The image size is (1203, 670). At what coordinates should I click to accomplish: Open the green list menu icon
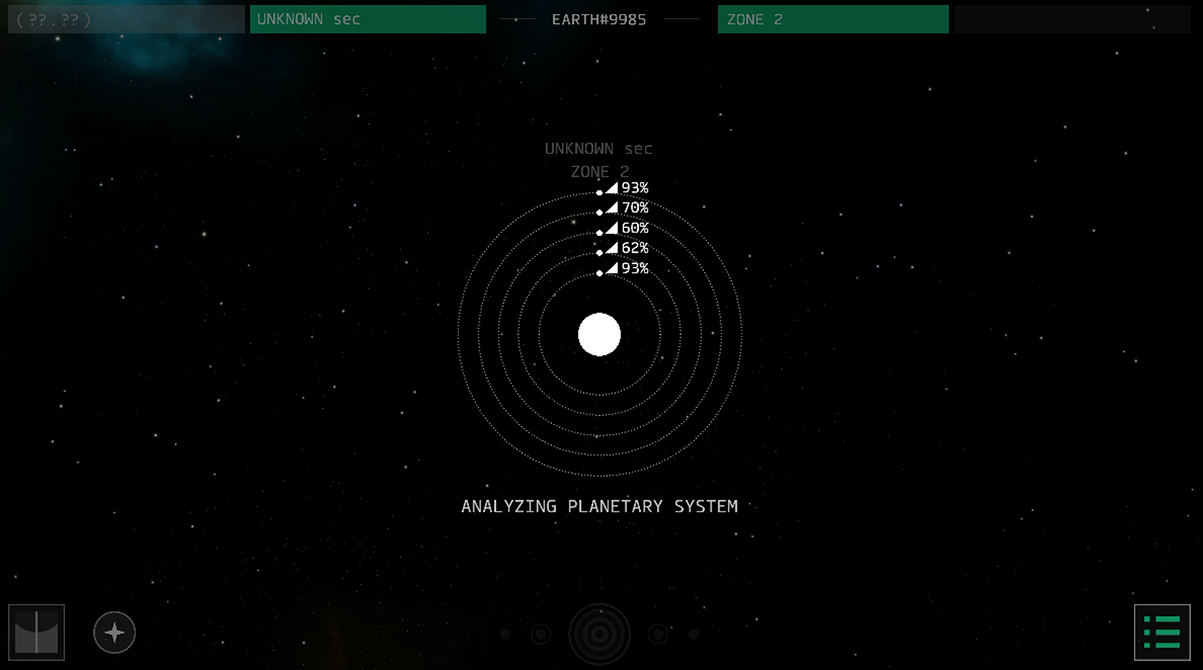point(1162,632)
